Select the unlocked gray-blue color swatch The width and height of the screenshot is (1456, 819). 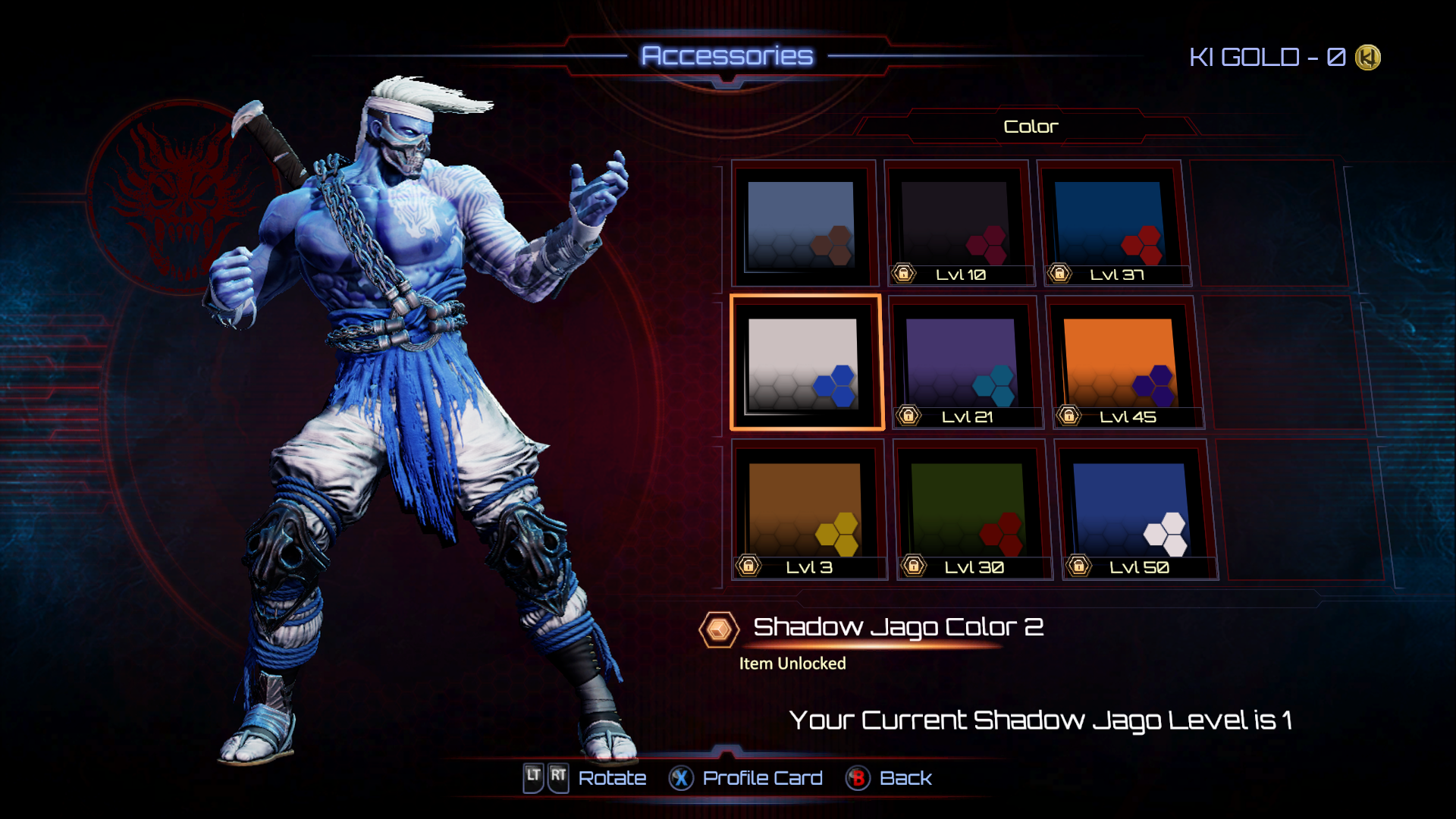pos(802,224)
